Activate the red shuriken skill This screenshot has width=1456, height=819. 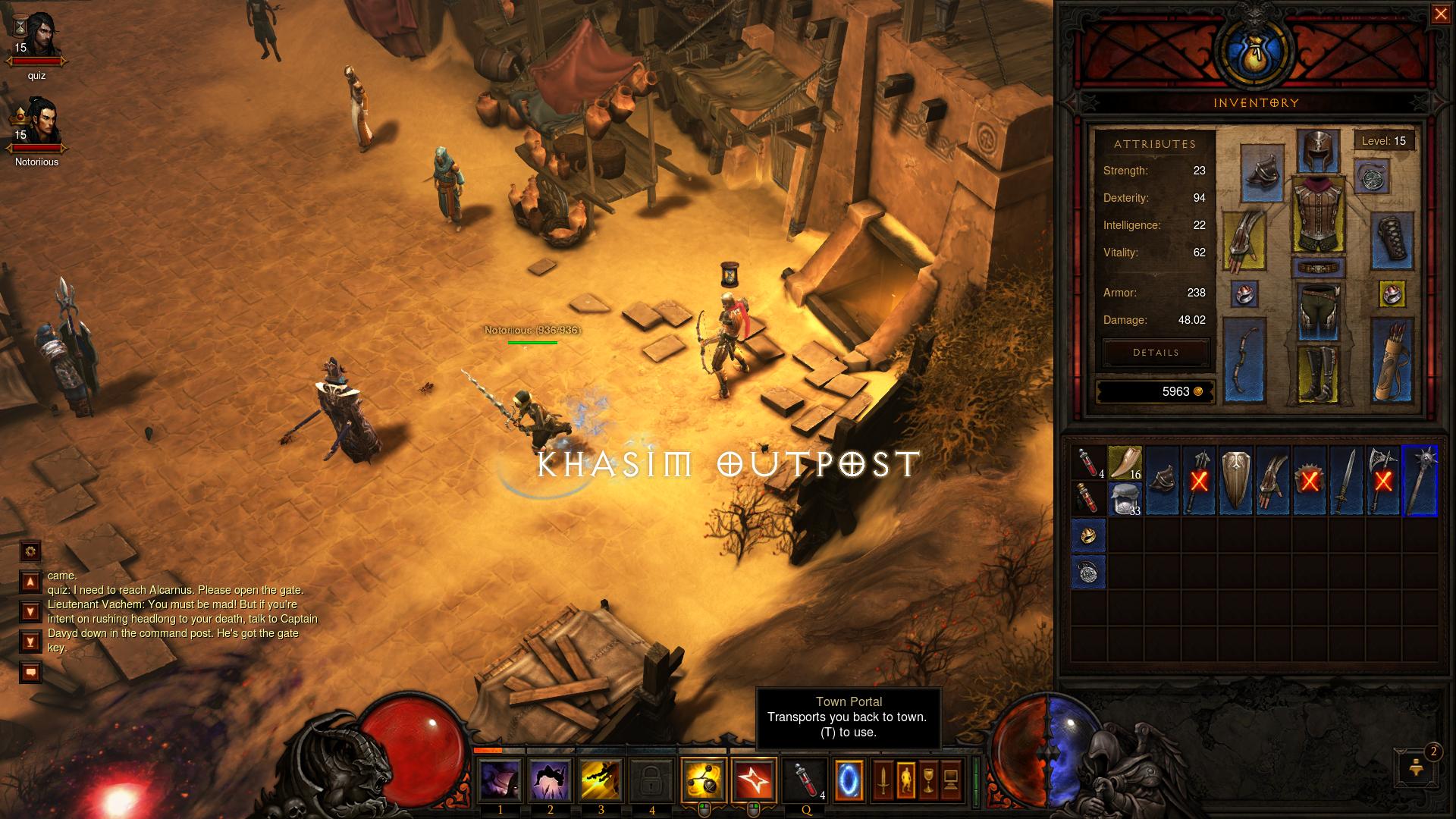754,779
